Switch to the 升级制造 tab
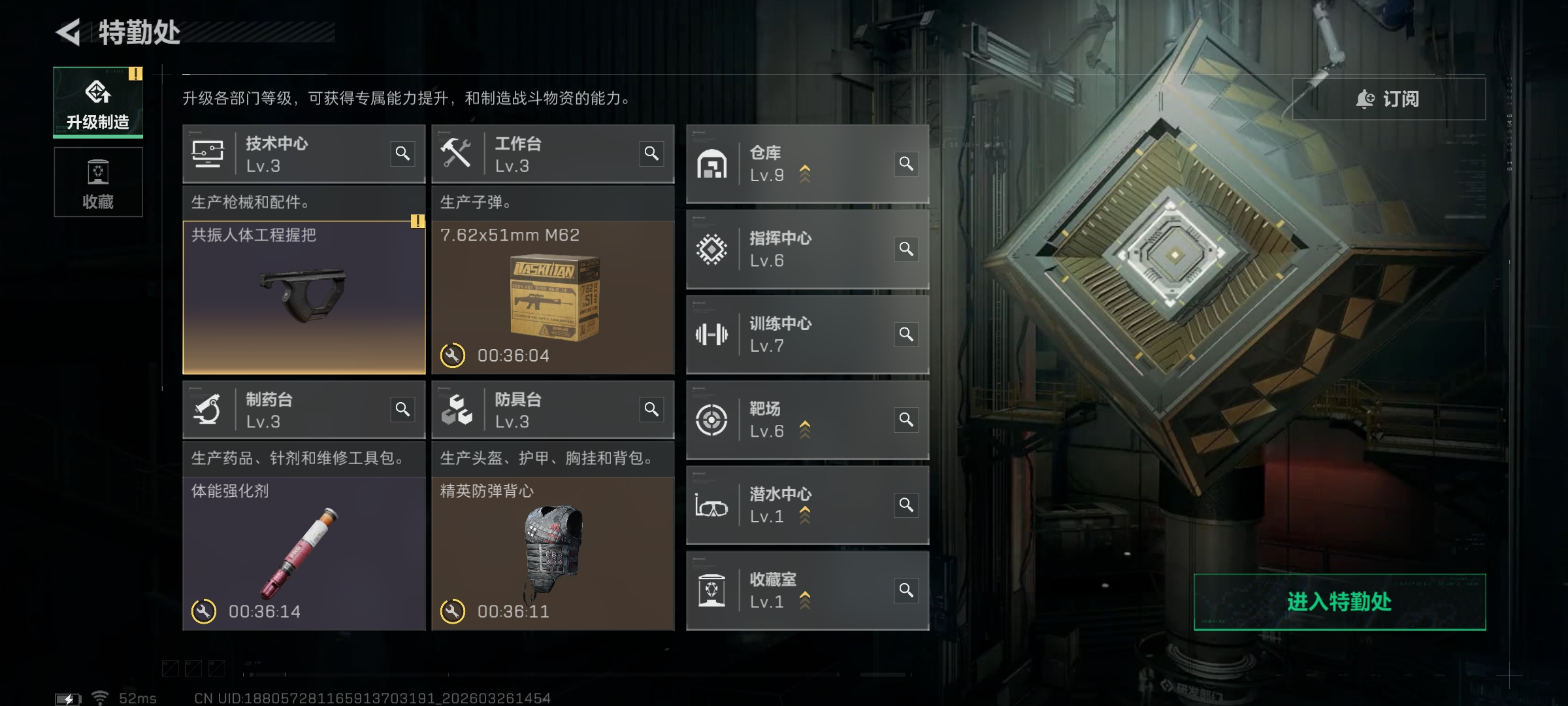 [x=98, y=103]
